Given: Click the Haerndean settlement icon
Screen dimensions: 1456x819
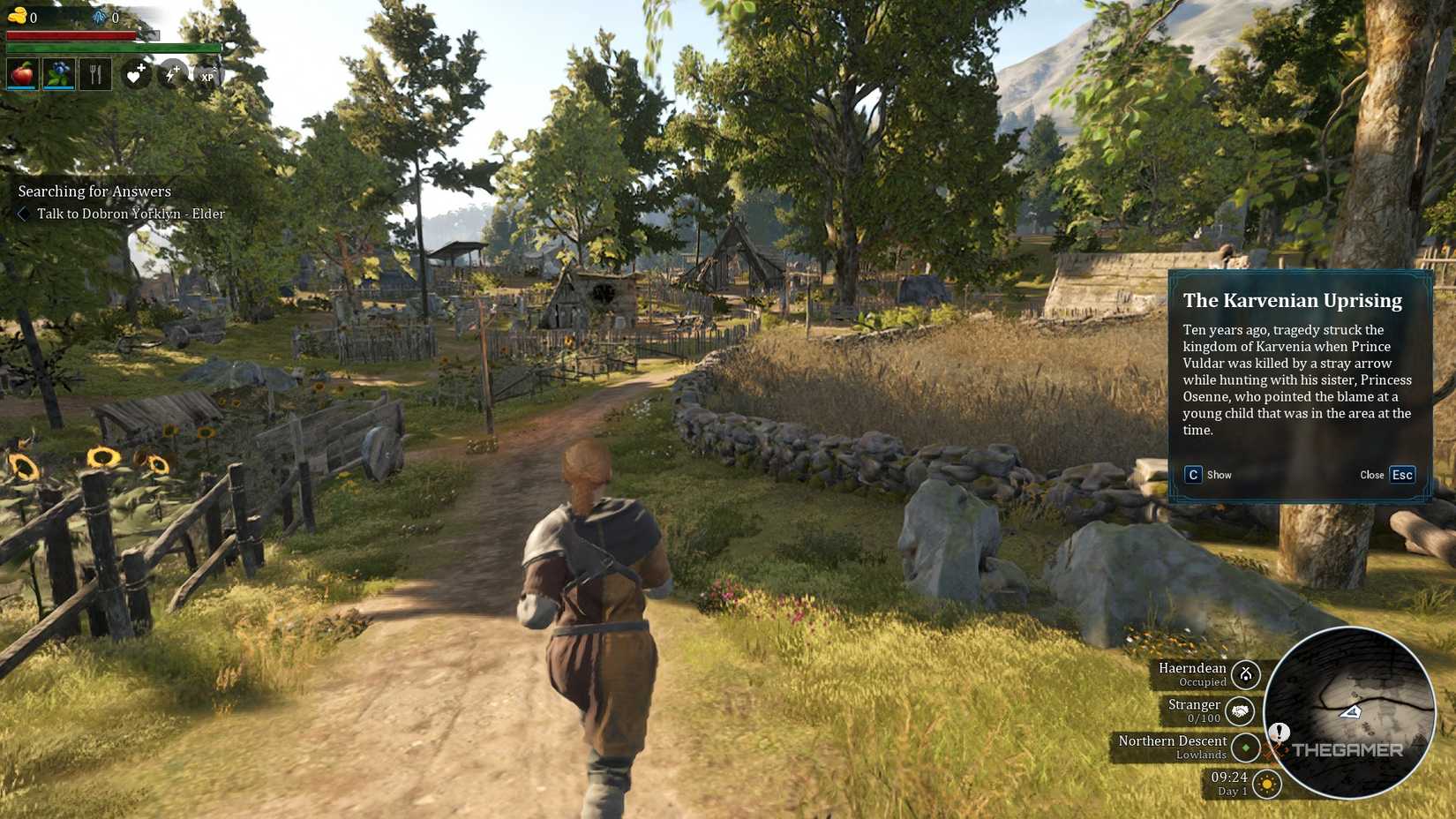Looking at the screenshot, I should [1246, 675].
